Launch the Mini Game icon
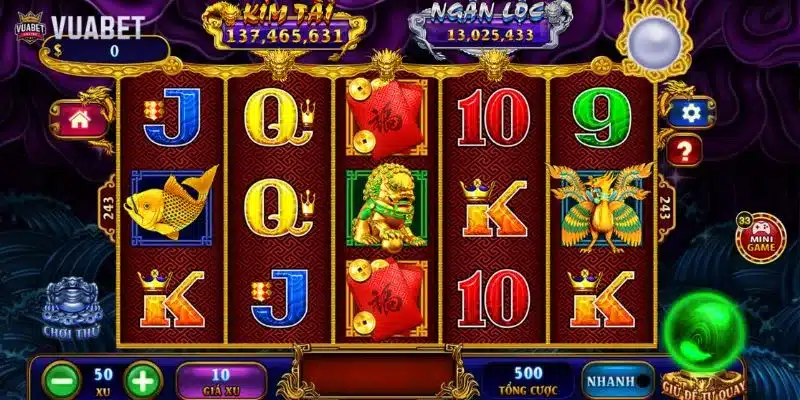The width and height of the screenshot is (800, 400). [x=760, y=238]
